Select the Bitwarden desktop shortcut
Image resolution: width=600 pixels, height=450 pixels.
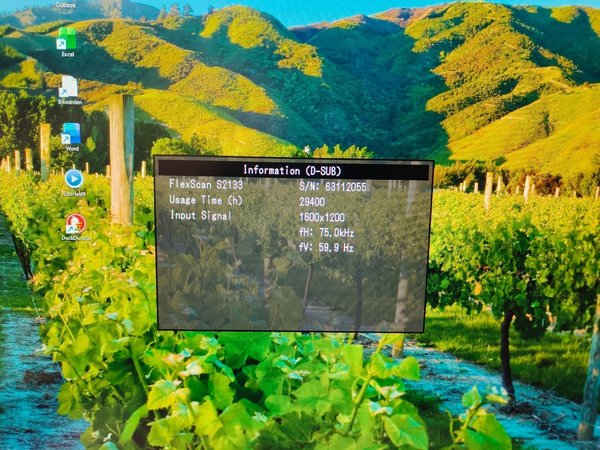pos(69,87)
